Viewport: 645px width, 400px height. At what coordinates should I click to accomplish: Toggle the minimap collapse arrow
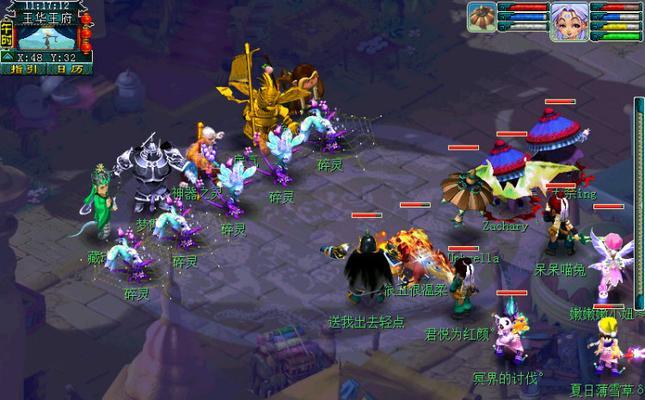click(x=6, y=57)
